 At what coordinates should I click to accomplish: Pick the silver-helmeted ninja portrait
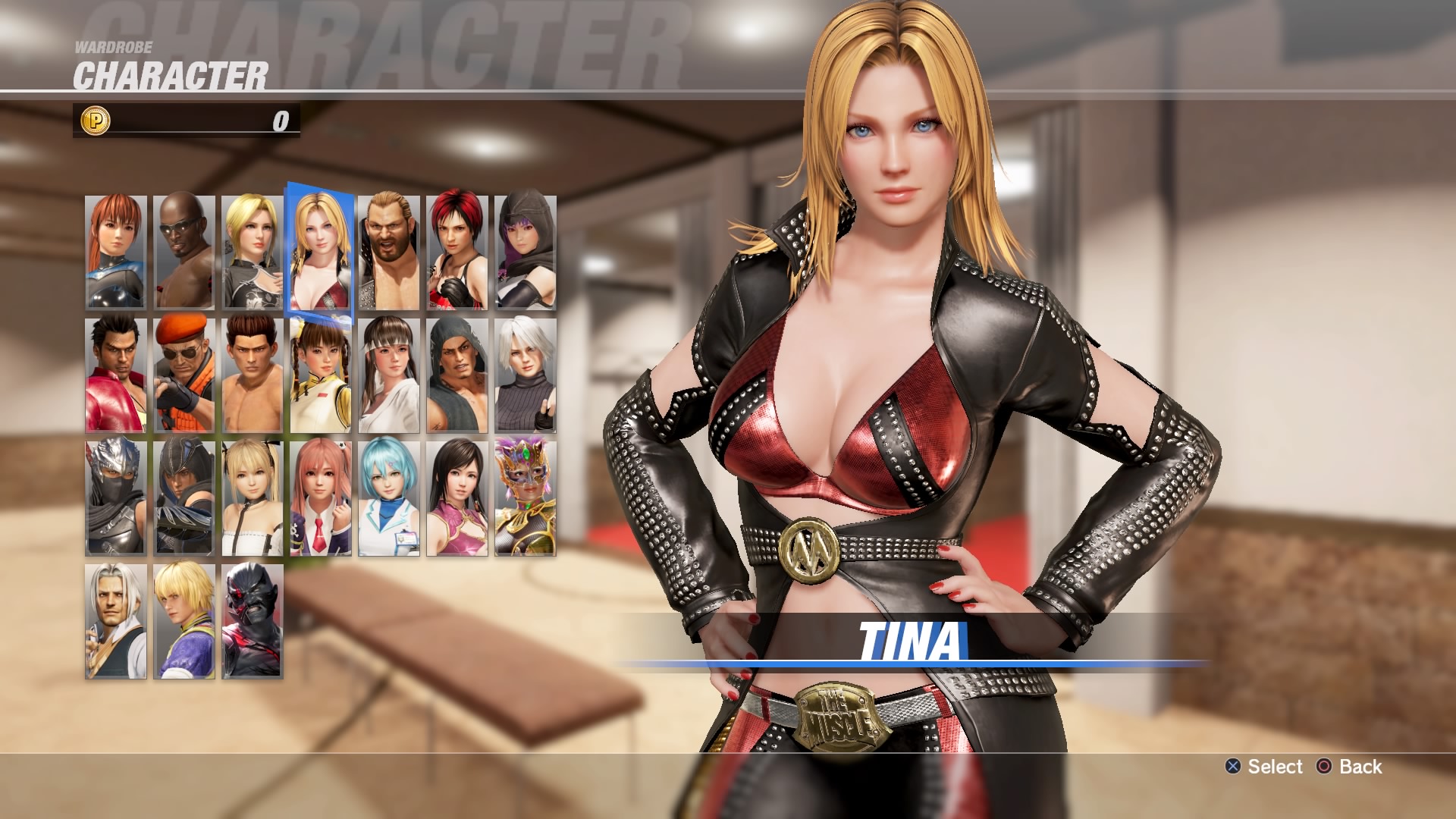[x=116, y=498]
